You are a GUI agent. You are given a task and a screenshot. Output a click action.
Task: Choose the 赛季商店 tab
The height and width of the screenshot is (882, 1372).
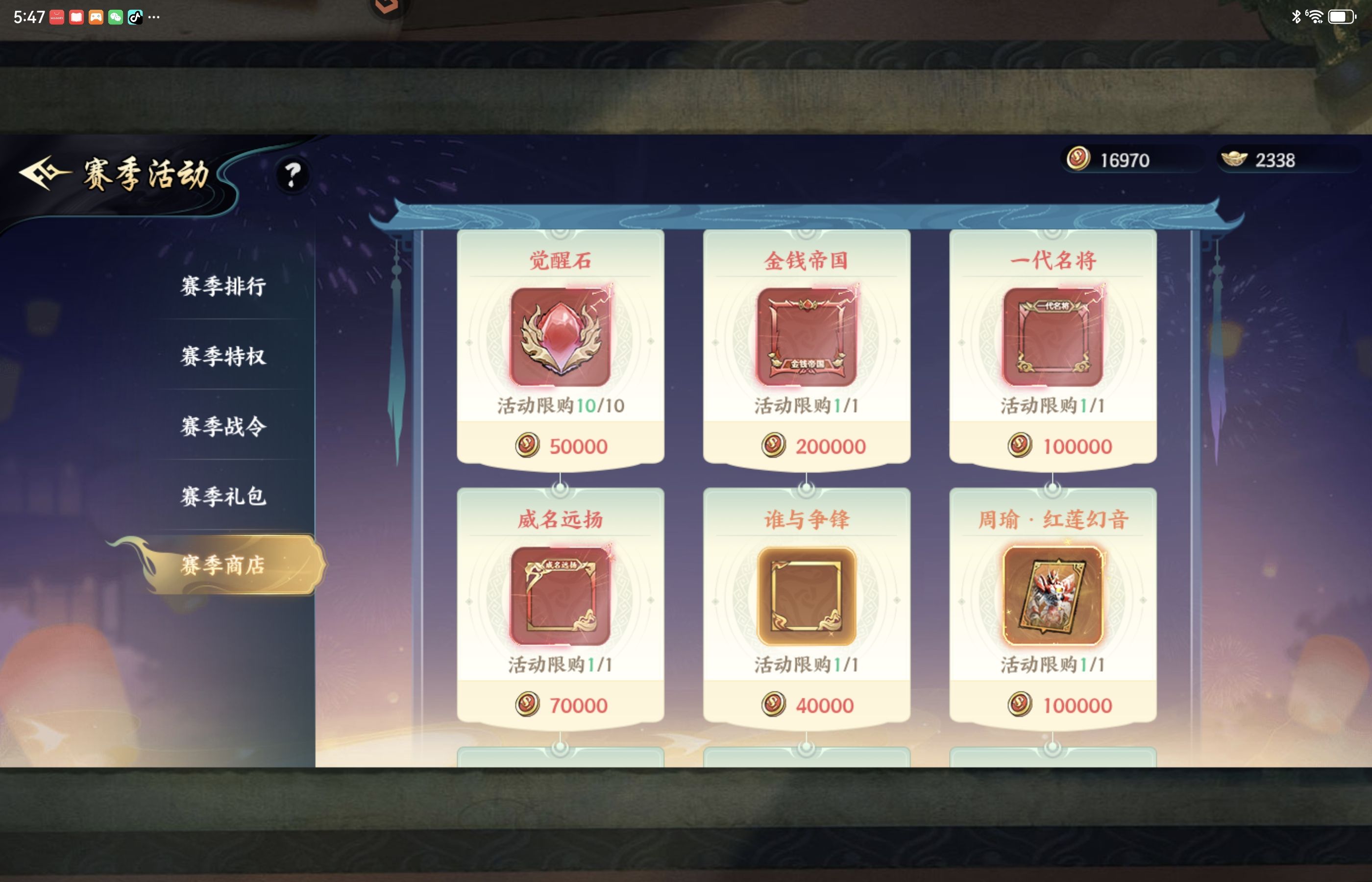(x=223, y=565)
